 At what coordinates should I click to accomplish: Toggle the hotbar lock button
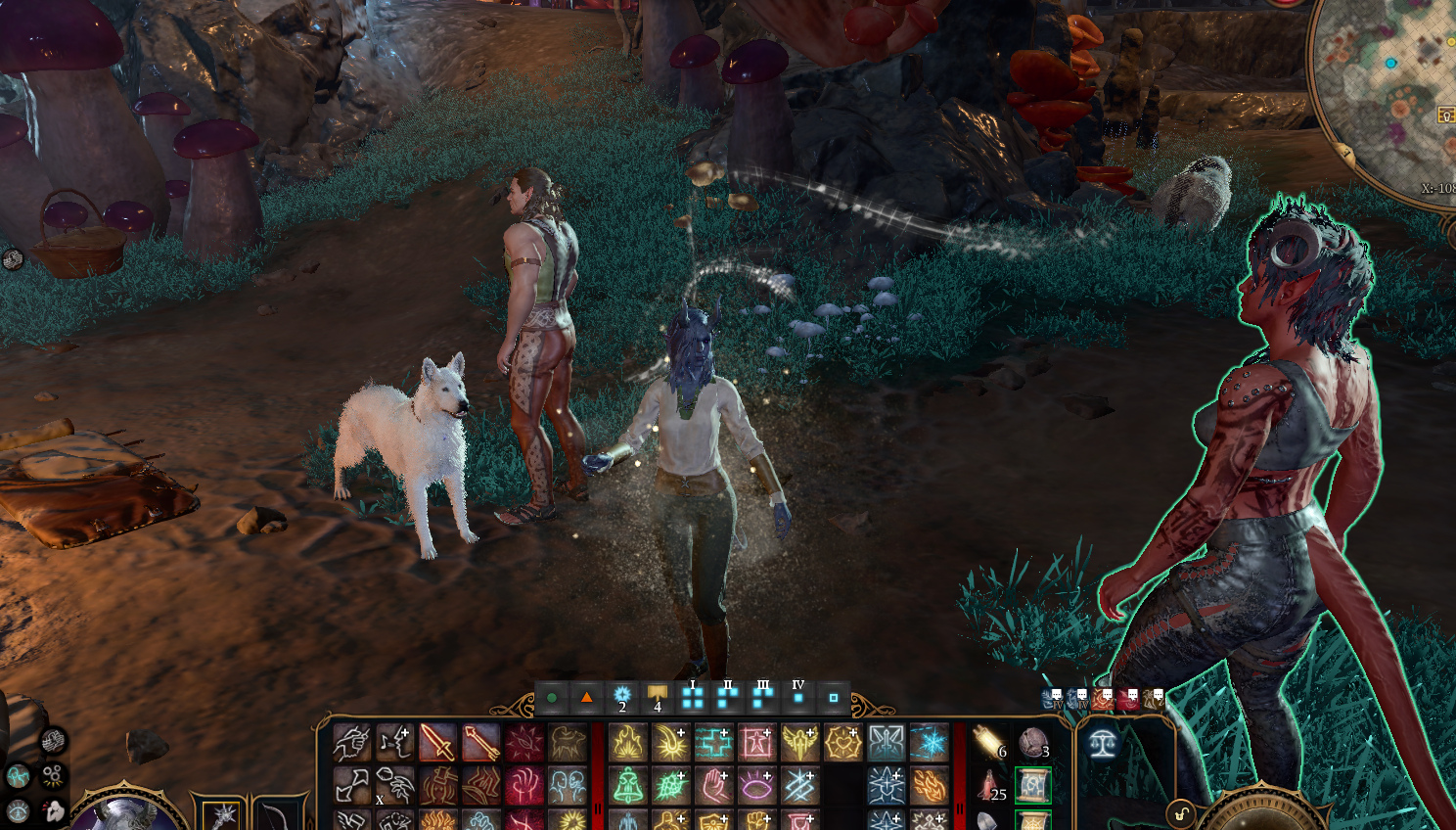1181,813
